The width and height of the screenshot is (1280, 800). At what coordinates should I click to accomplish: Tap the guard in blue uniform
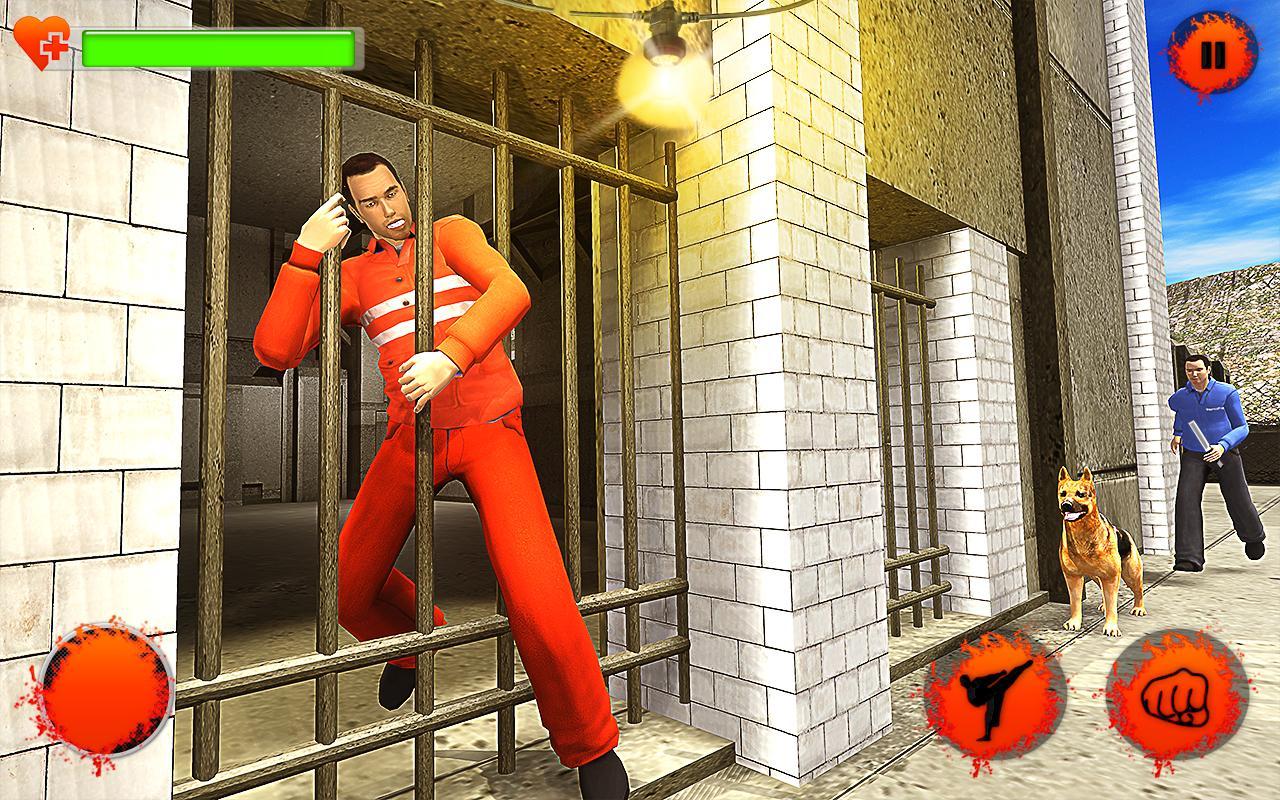click(1205, 450)
